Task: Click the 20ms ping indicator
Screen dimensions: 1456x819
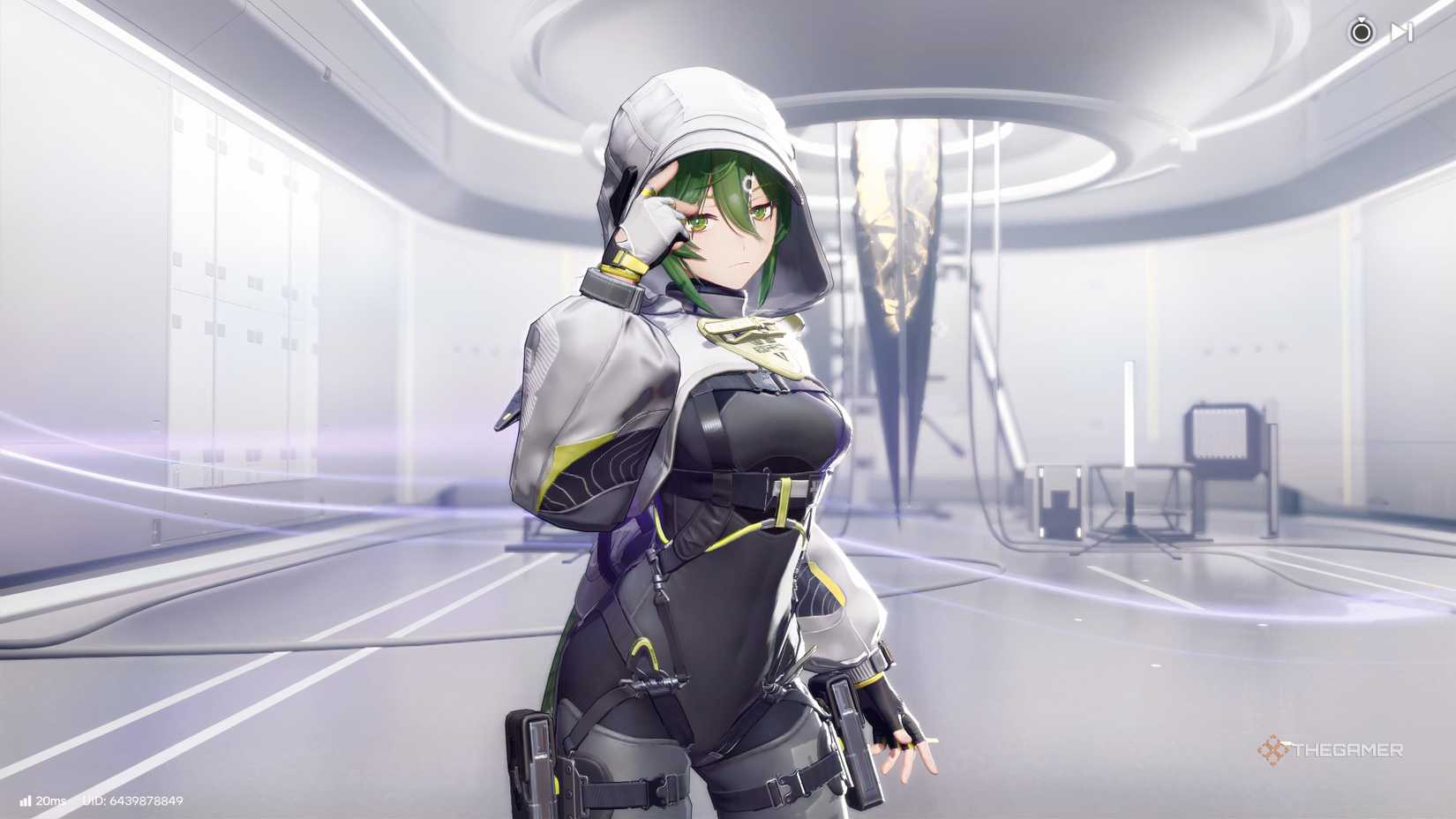Action: pos(50,801)
